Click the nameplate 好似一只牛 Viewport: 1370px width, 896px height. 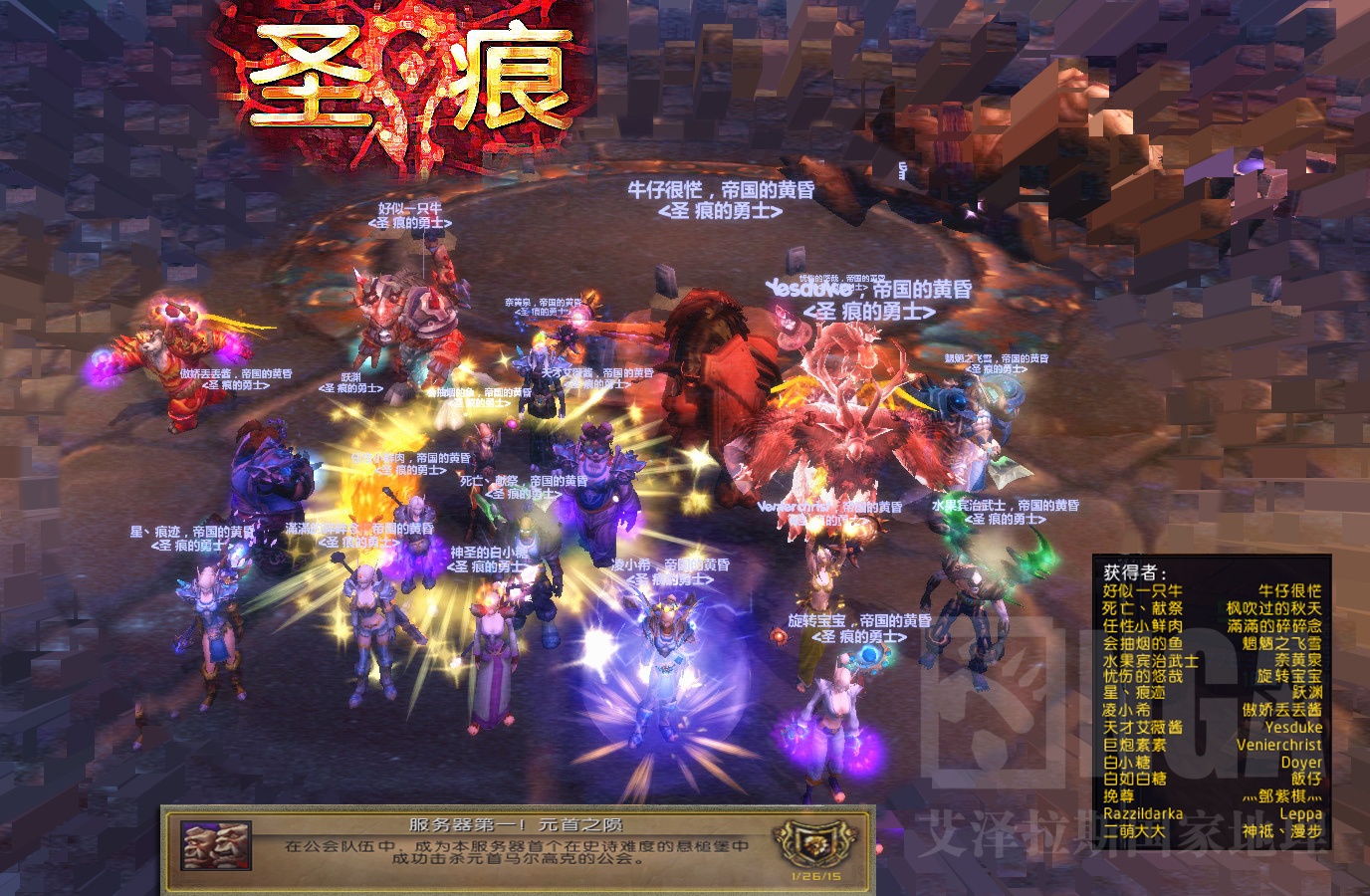pyautogui.click(x=408, y=208)
